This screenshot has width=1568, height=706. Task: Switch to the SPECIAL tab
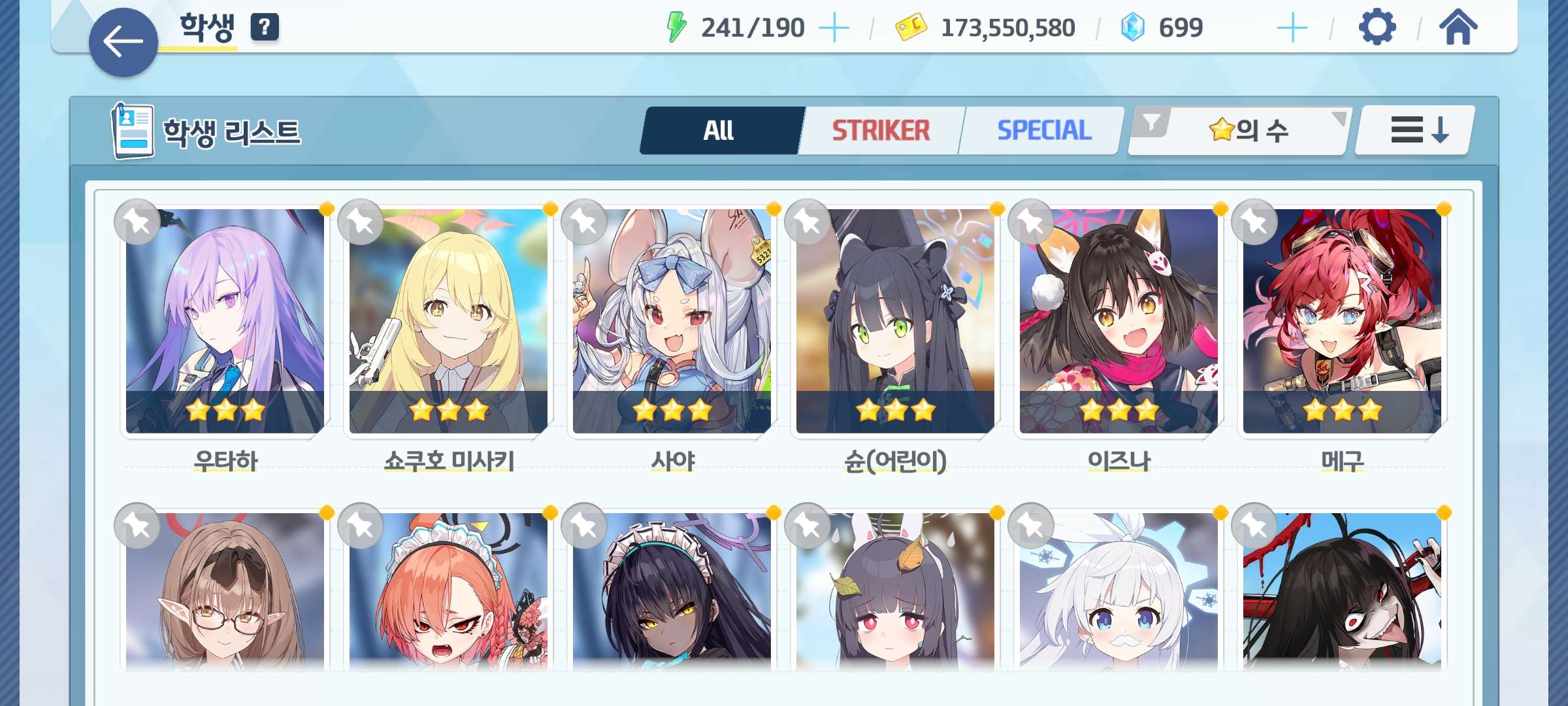(x=1043, y=131)
